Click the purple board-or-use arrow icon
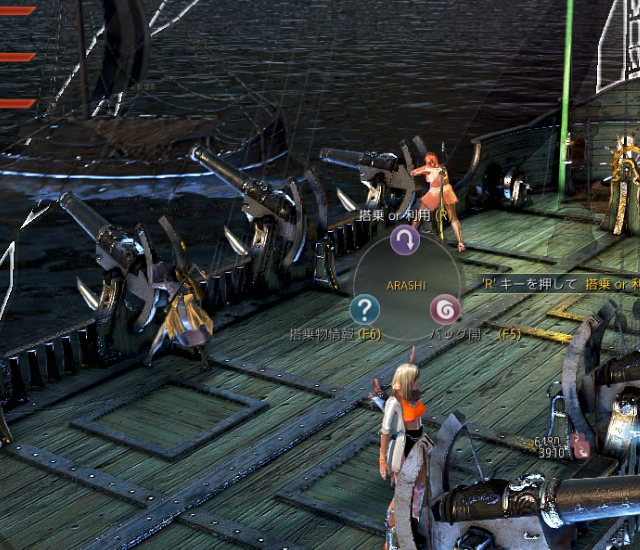The height and width of the screenshot is (550, 640). click(x=404, y=240)
